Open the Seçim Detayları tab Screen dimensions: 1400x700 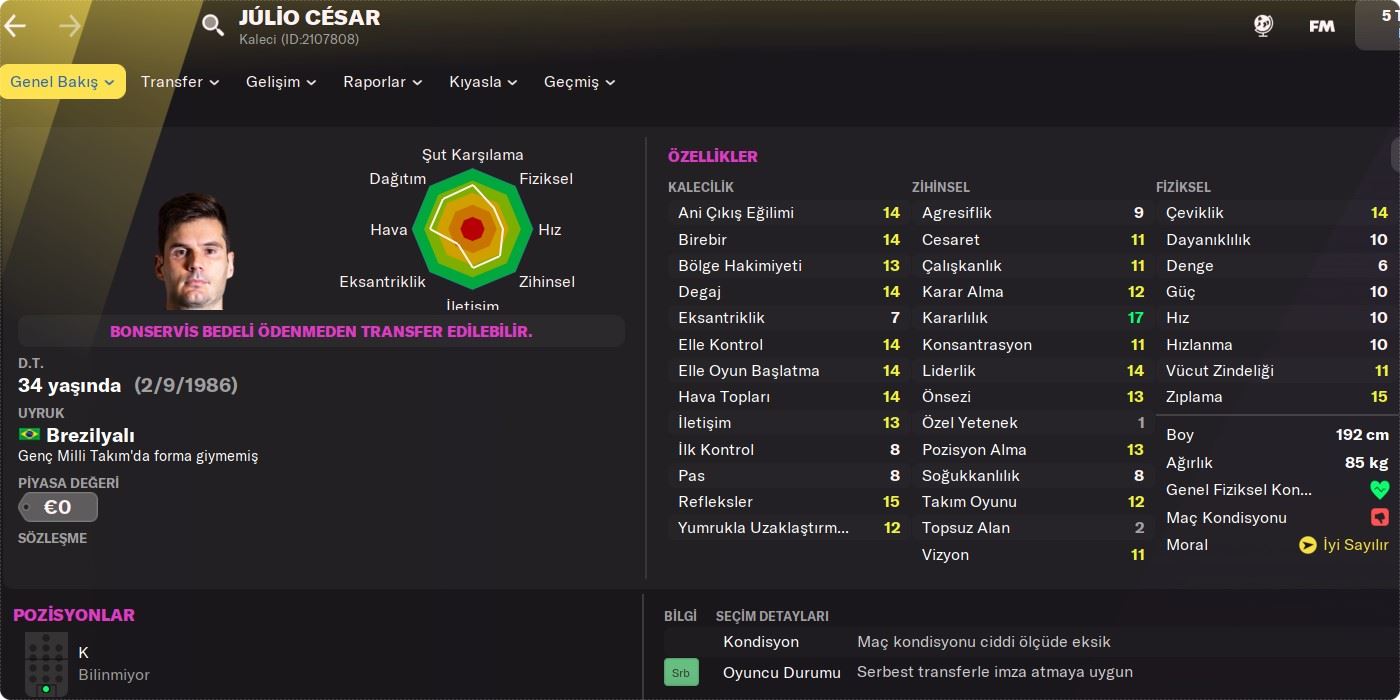(772, 616)
